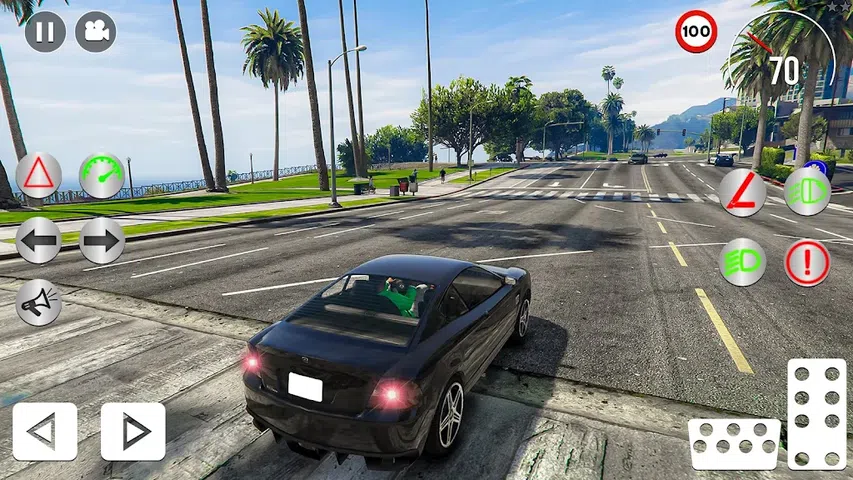Screen dimensions: 853x480
Task: Toggle the red windshield wiper button
Action: 743,192
